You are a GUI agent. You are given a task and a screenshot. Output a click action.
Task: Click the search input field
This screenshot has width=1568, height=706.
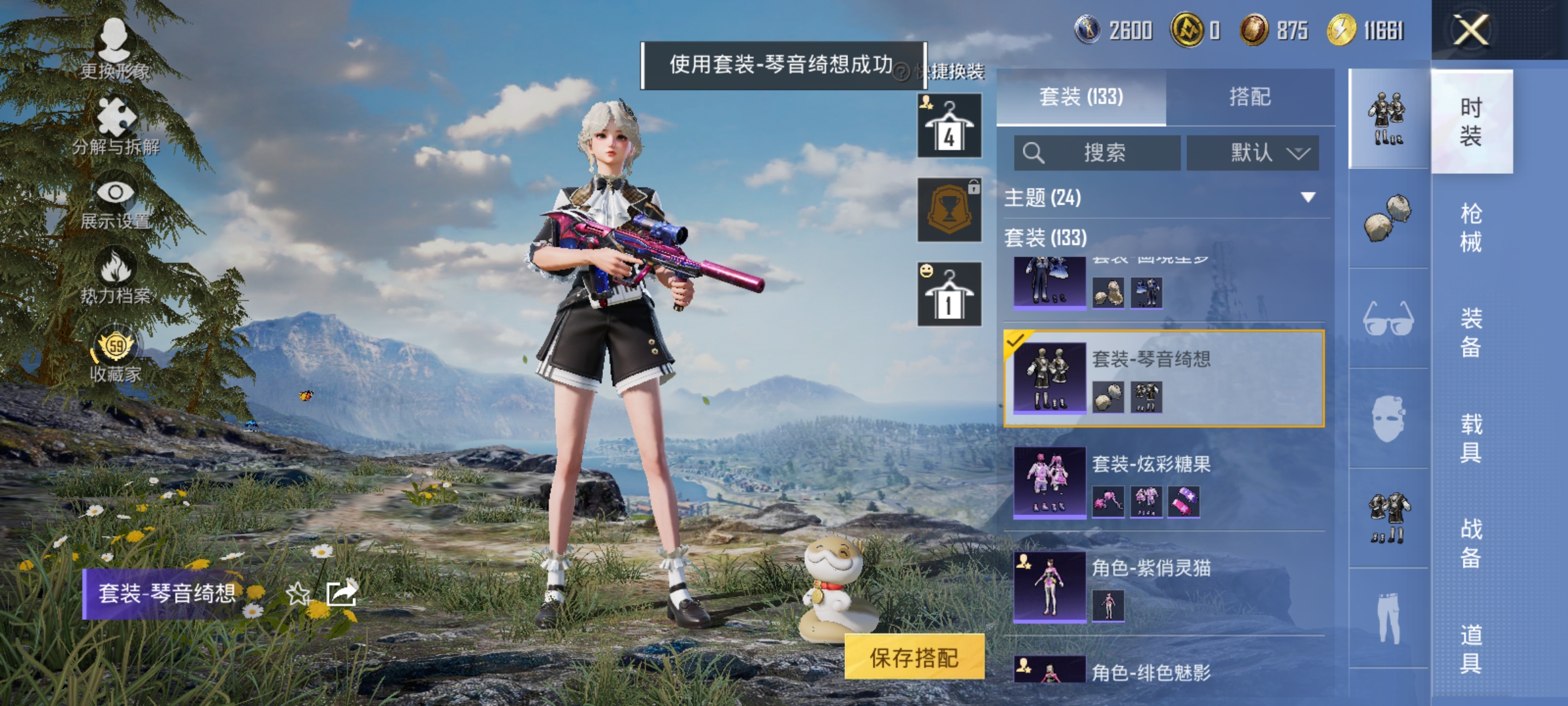[1098, 152]
